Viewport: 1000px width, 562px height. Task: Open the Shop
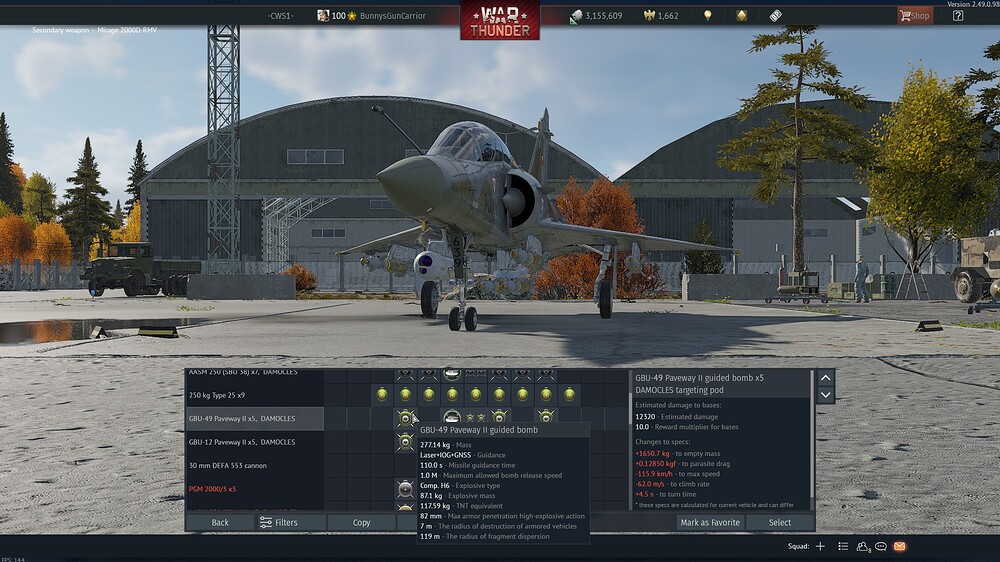point(914,15)
